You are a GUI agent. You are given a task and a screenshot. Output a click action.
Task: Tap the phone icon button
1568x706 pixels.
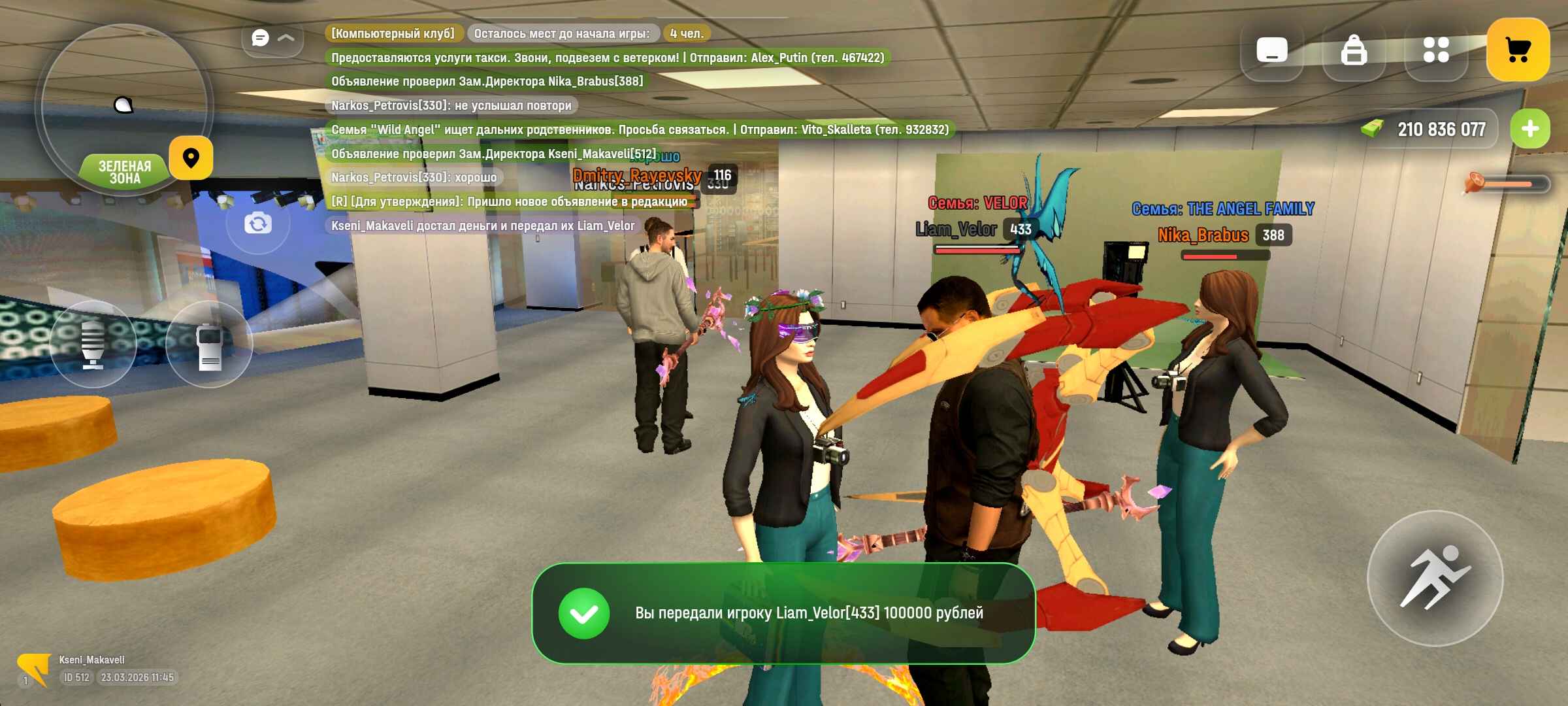[1271, 50]
